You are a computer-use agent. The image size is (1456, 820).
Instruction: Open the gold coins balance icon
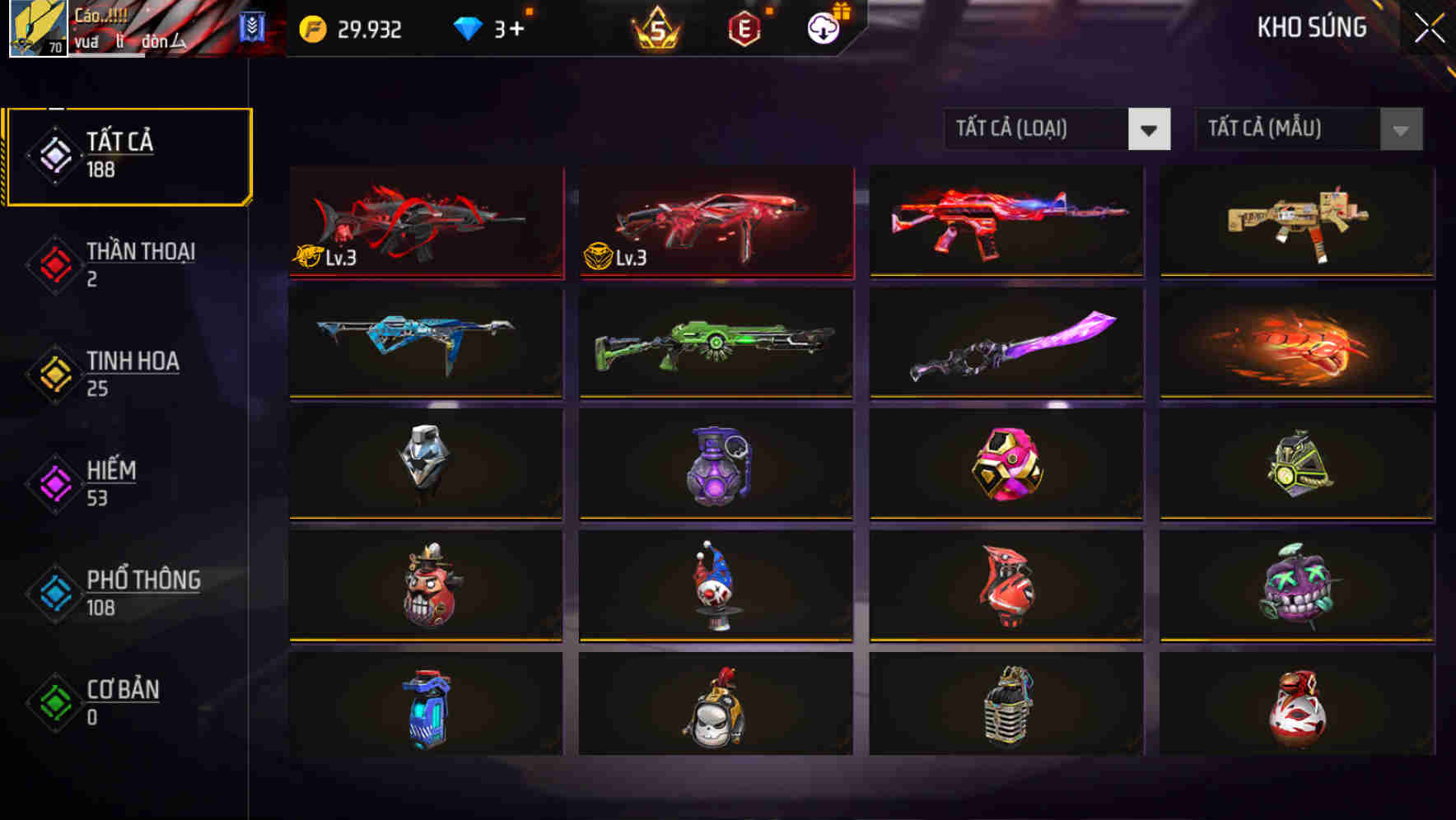[311, 30]
